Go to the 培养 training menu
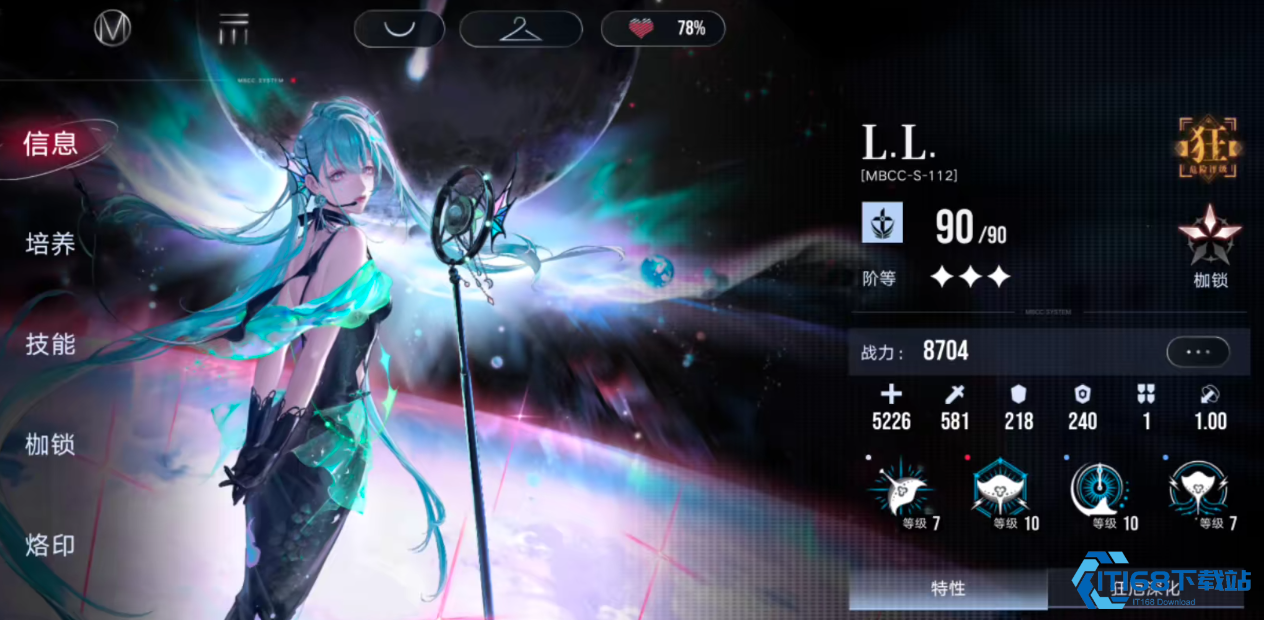Screen dimensions: 1264x620 coord(51,244)
